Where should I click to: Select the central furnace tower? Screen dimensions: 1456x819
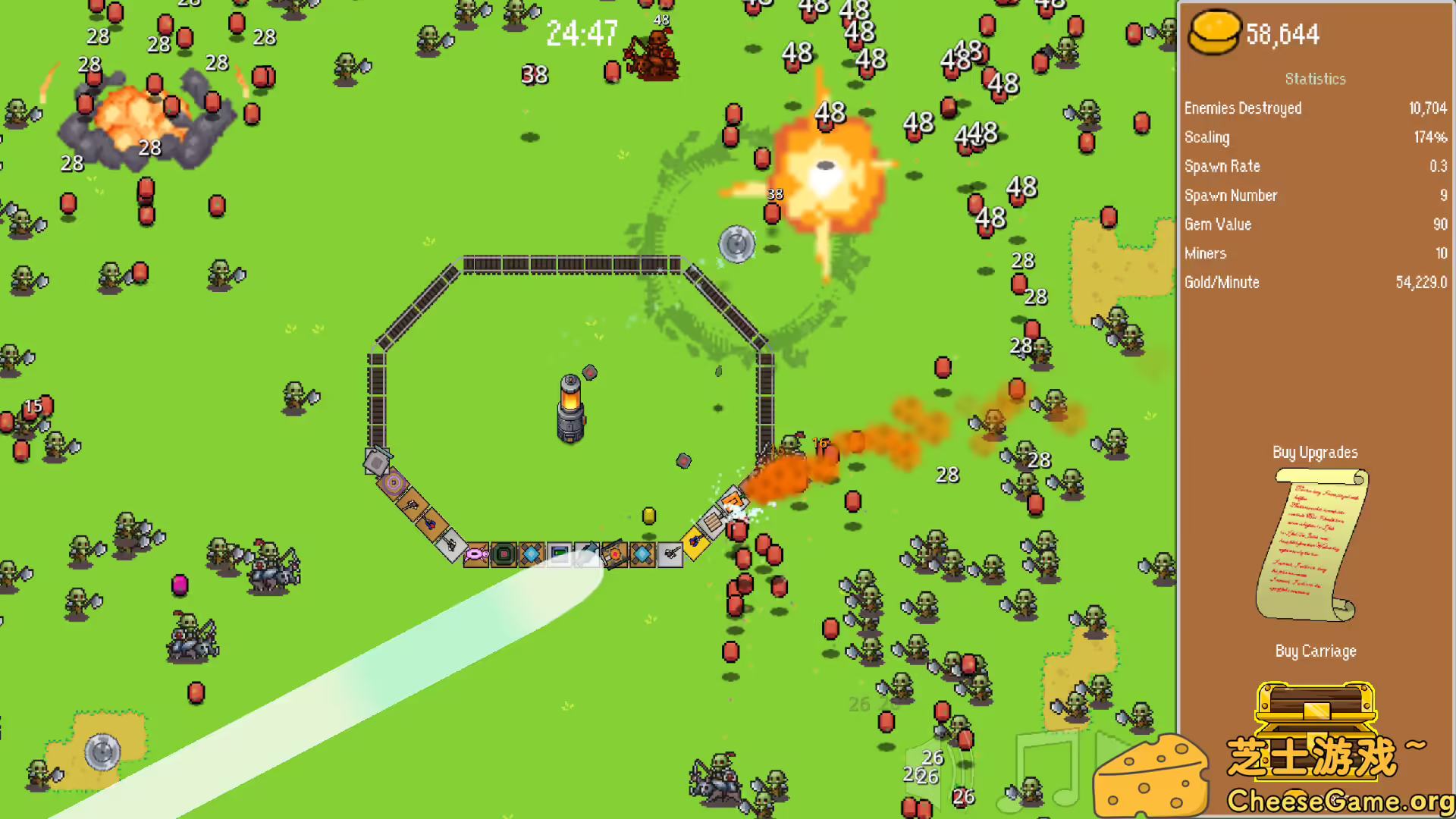point(571,409)
